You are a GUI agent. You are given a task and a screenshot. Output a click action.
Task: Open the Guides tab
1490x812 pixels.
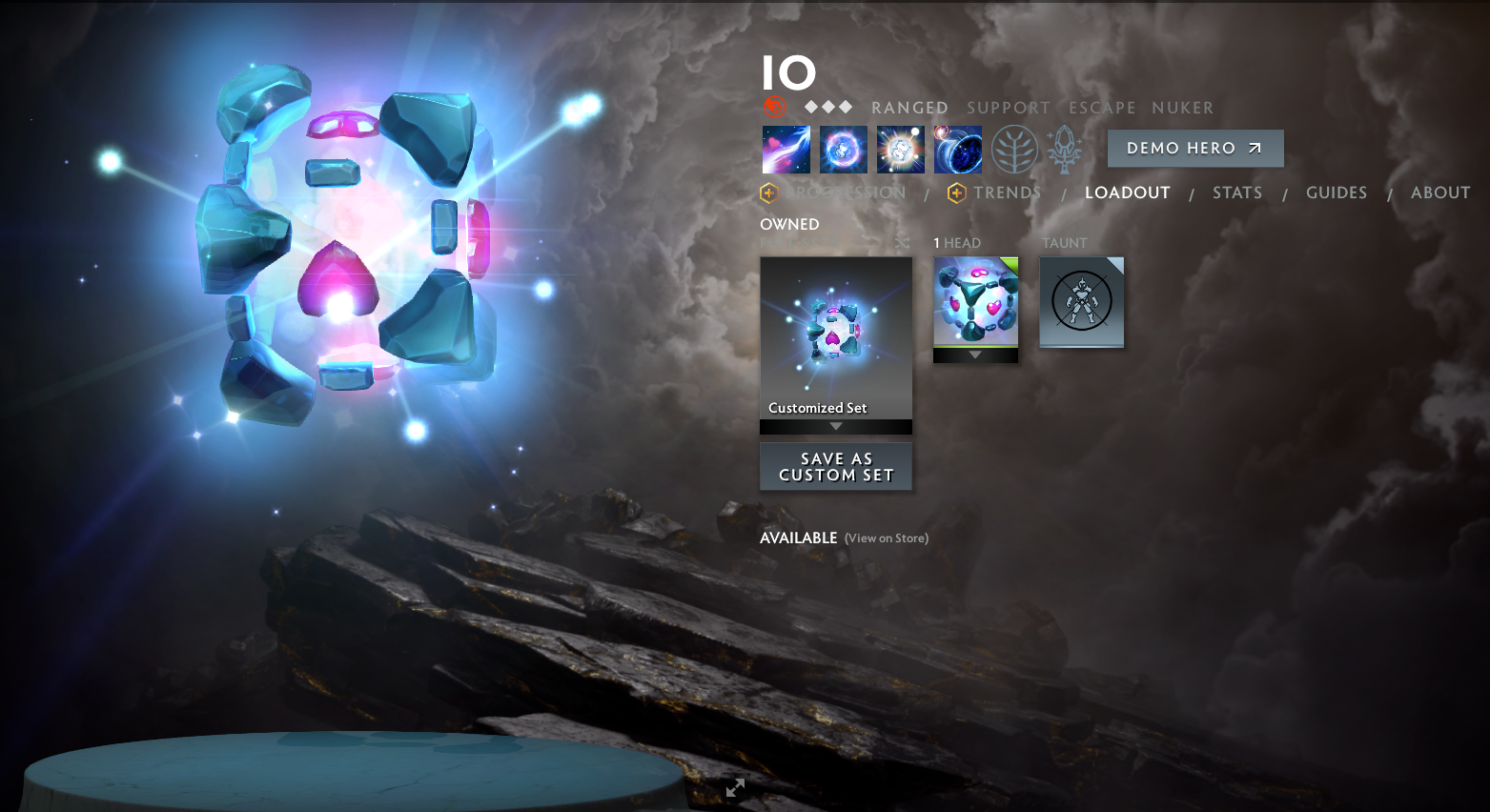[x=1337, y=193]
